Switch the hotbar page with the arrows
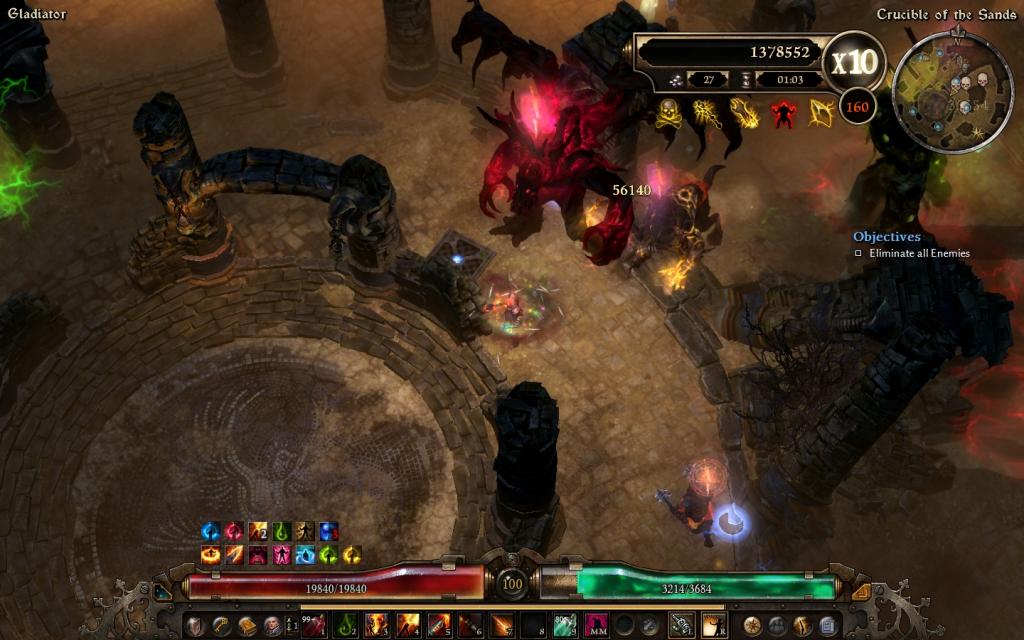 coord(293,626)
